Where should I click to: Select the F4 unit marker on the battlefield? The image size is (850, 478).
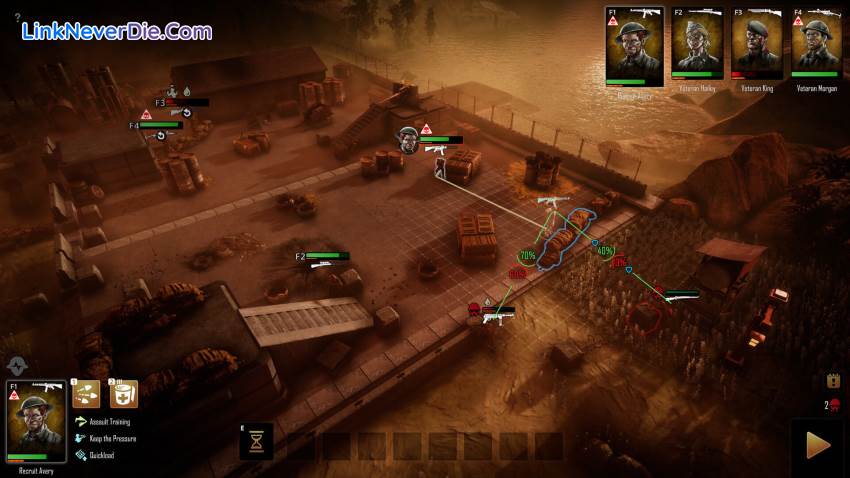(x=134, y=126)
